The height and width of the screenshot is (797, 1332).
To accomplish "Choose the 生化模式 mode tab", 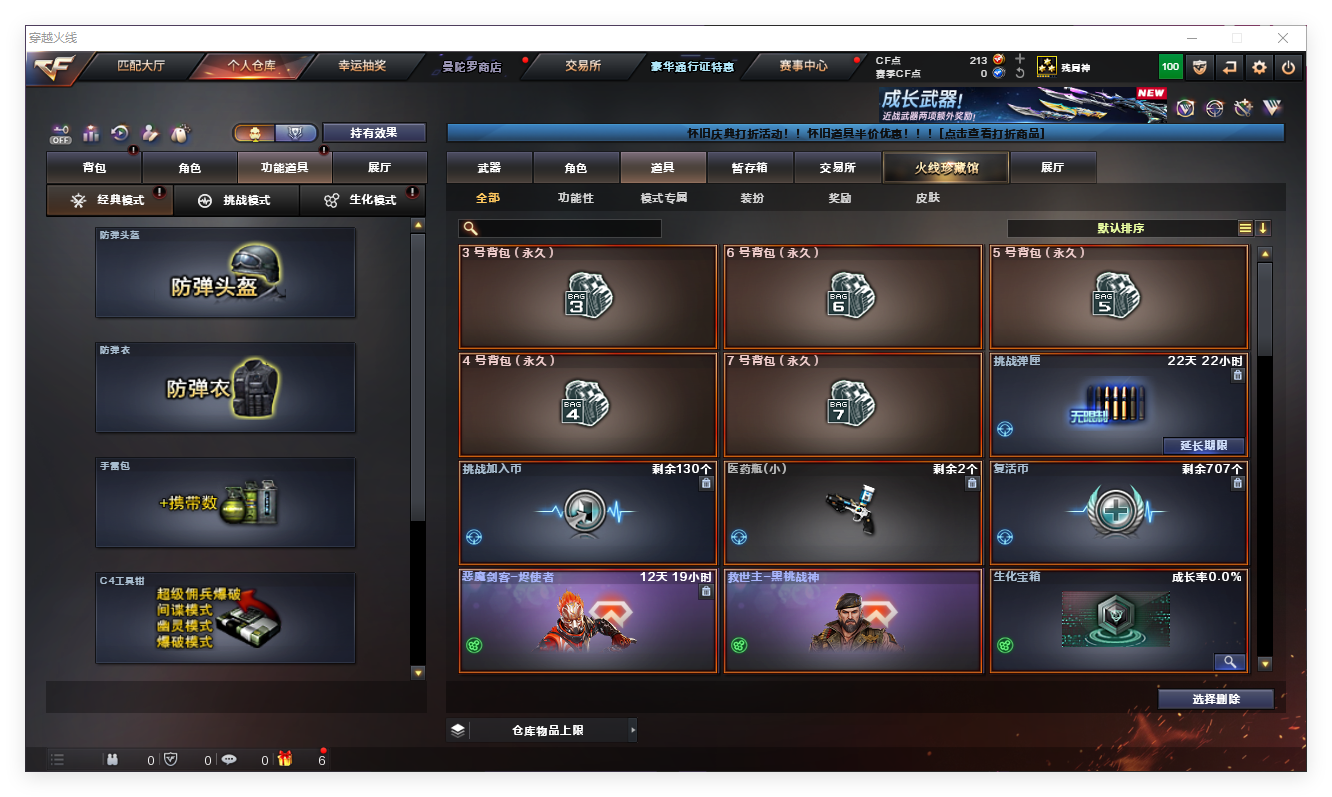I will [362, 200].
